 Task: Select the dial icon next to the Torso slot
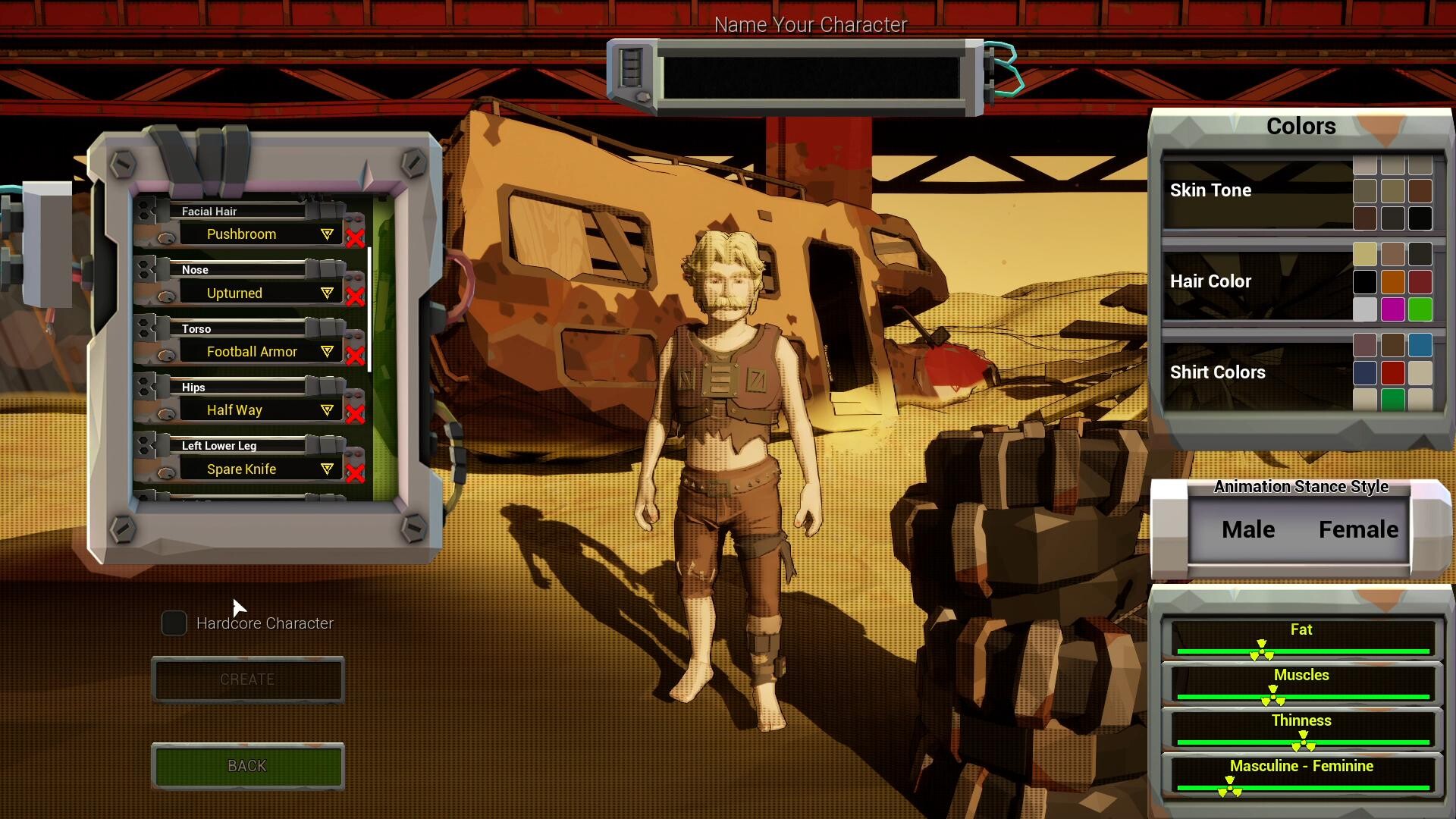tap(165, 353)
